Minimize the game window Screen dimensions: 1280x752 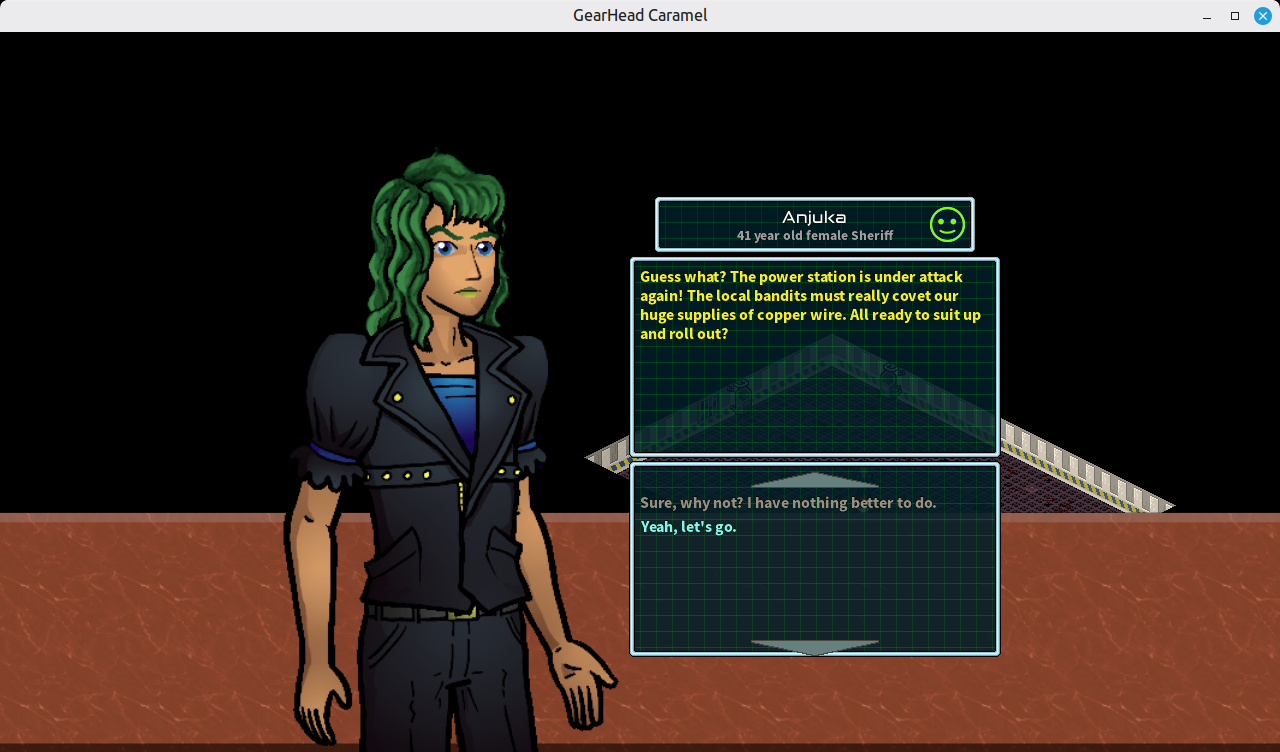[x=1208, y=16]
